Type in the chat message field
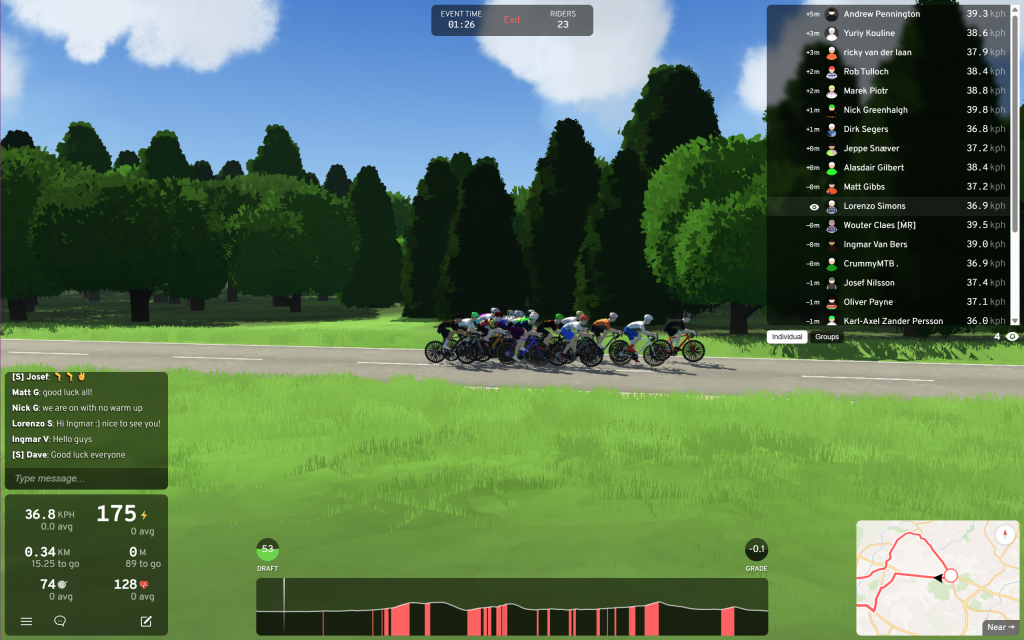1024x640 pixels. (86, 479)
